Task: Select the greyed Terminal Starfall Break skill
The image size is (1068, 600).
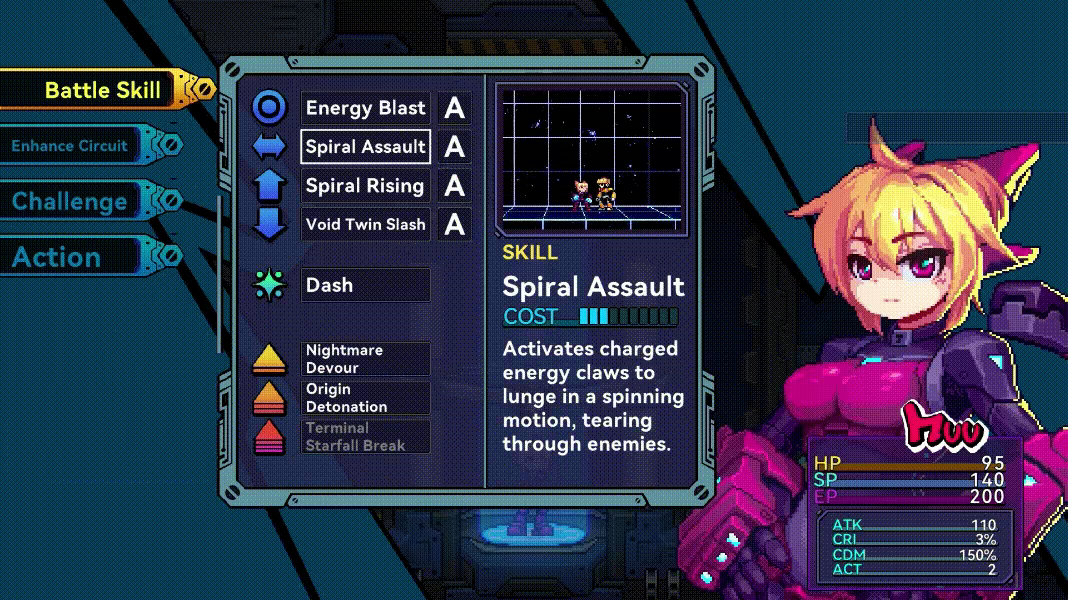Action: 366,437
